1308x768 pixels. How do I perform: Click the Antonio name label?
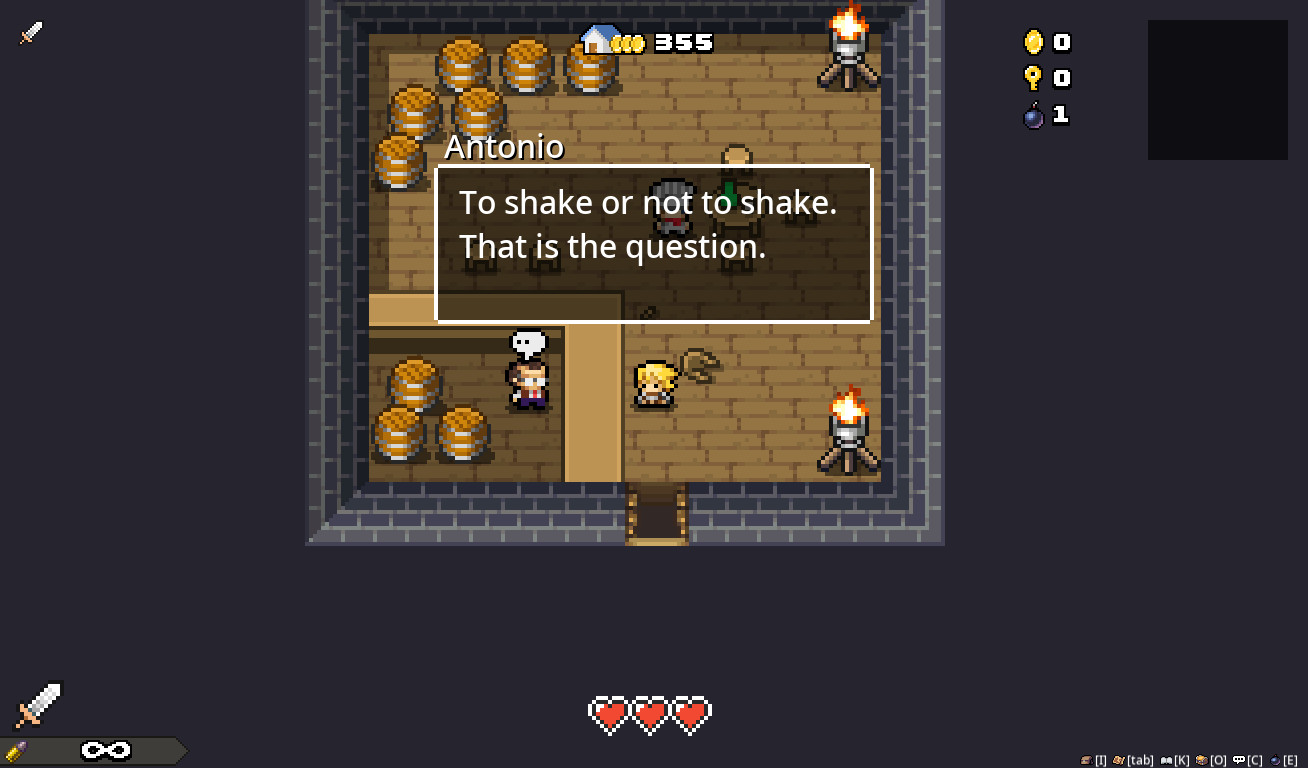[504, 147]
